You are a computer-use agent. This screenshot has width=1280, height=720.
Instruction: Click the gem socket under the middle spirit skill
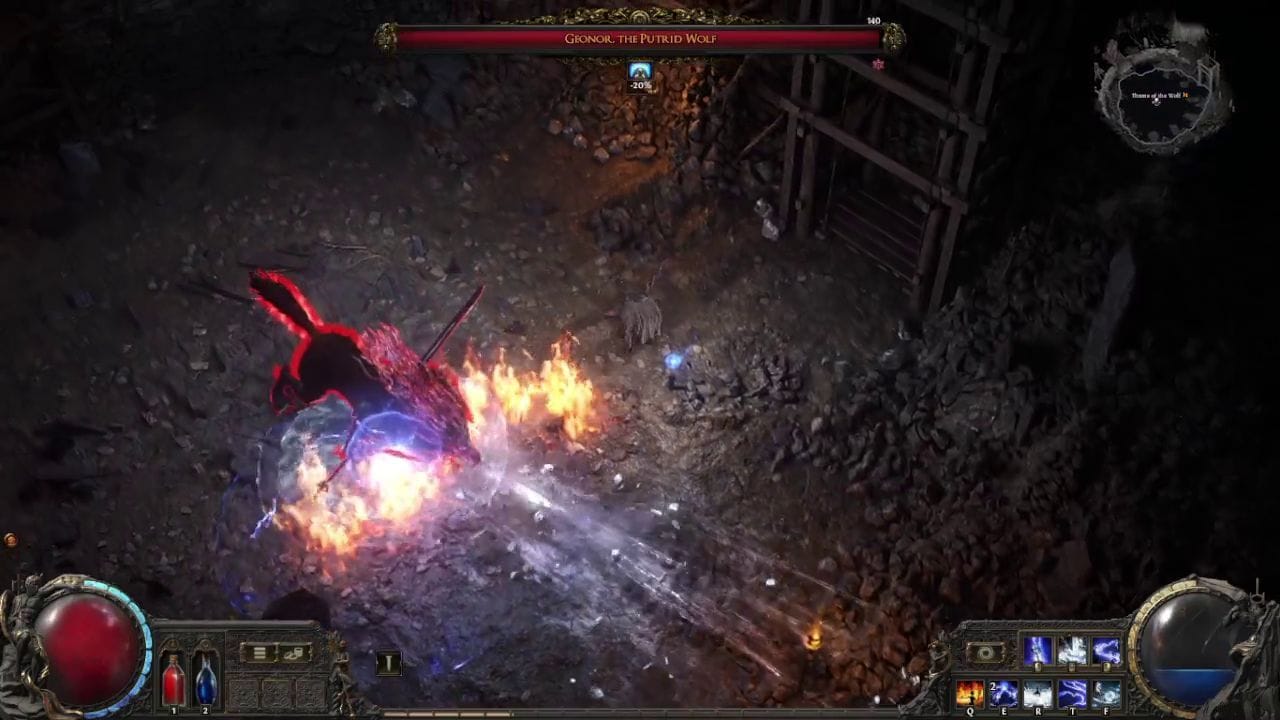pyautogui.click(x=1072, y=667)
